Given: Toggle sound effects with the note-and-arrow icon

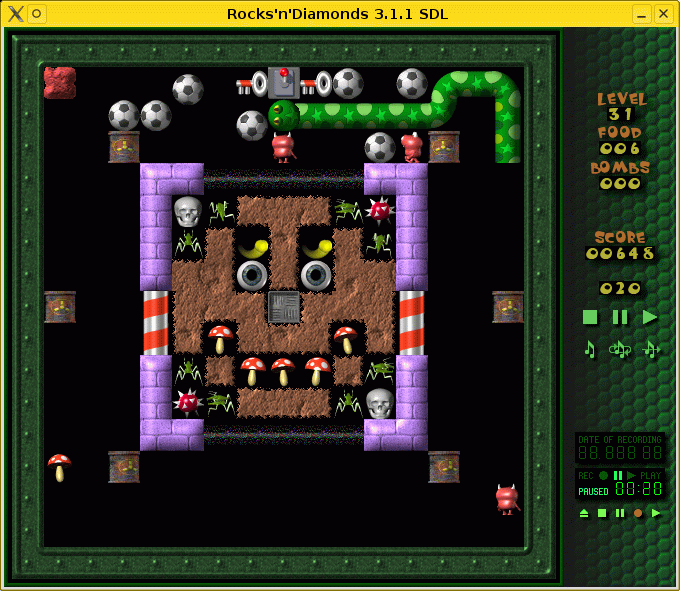Looking at the screenshot, I should tap(651, 349).
